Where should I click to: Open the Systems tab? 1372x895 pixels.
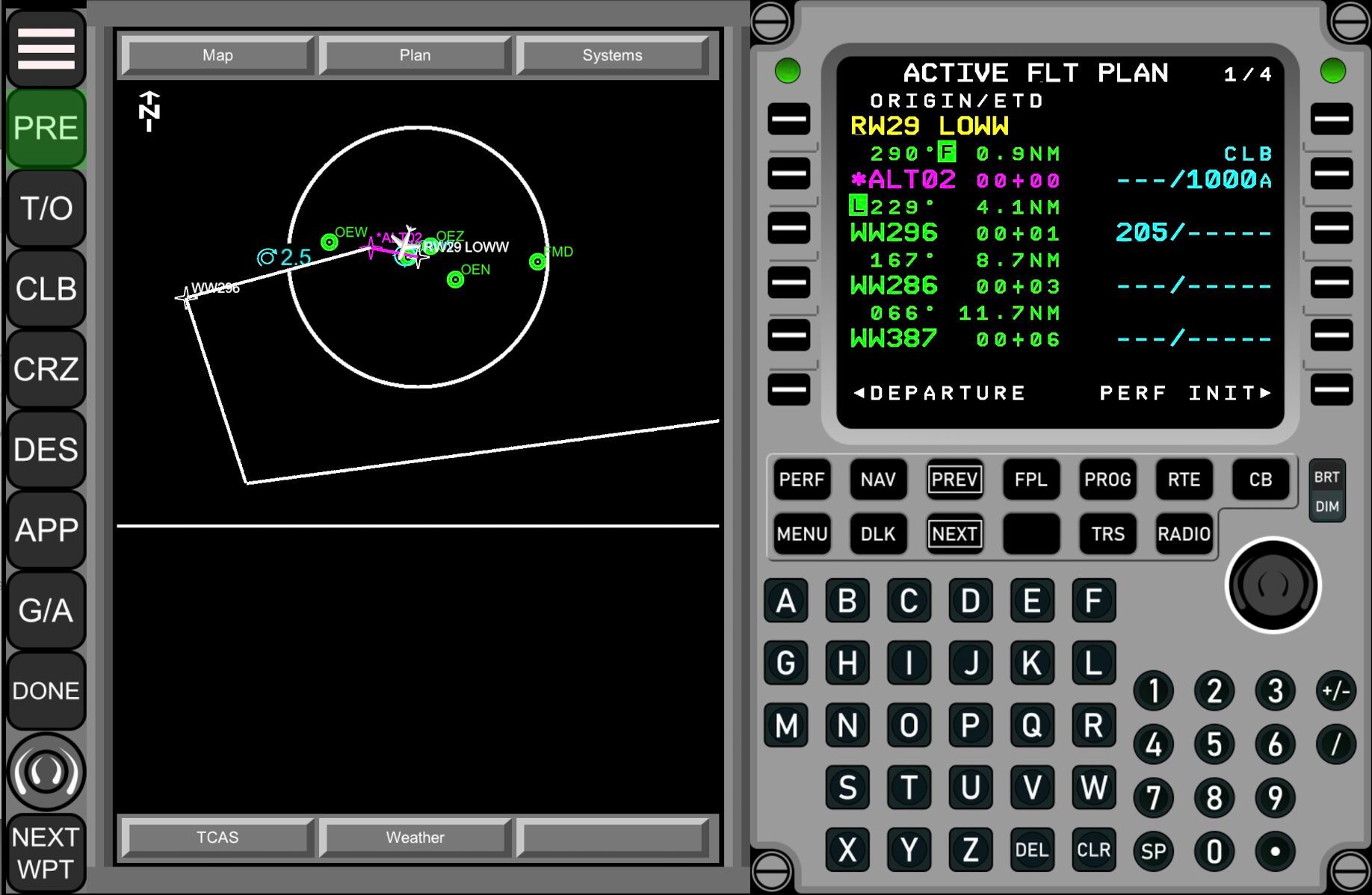point(612,55)
